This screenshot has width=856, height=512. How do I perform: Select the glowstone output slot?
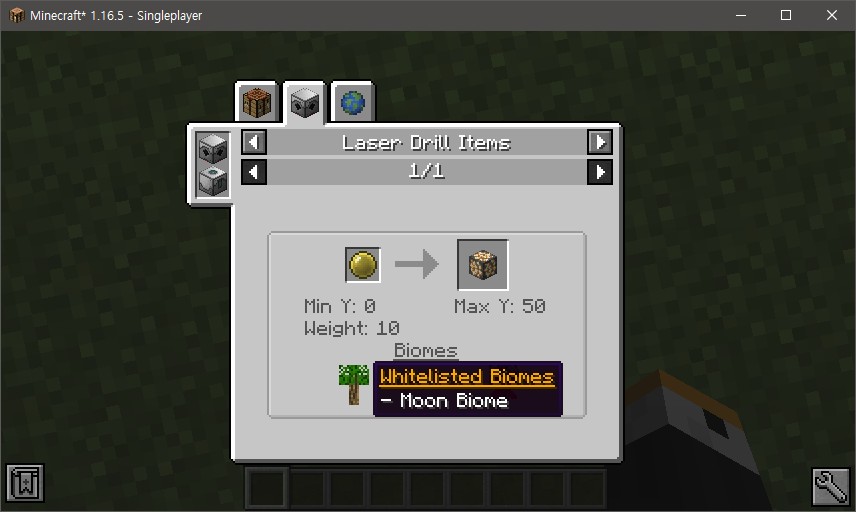482,265
